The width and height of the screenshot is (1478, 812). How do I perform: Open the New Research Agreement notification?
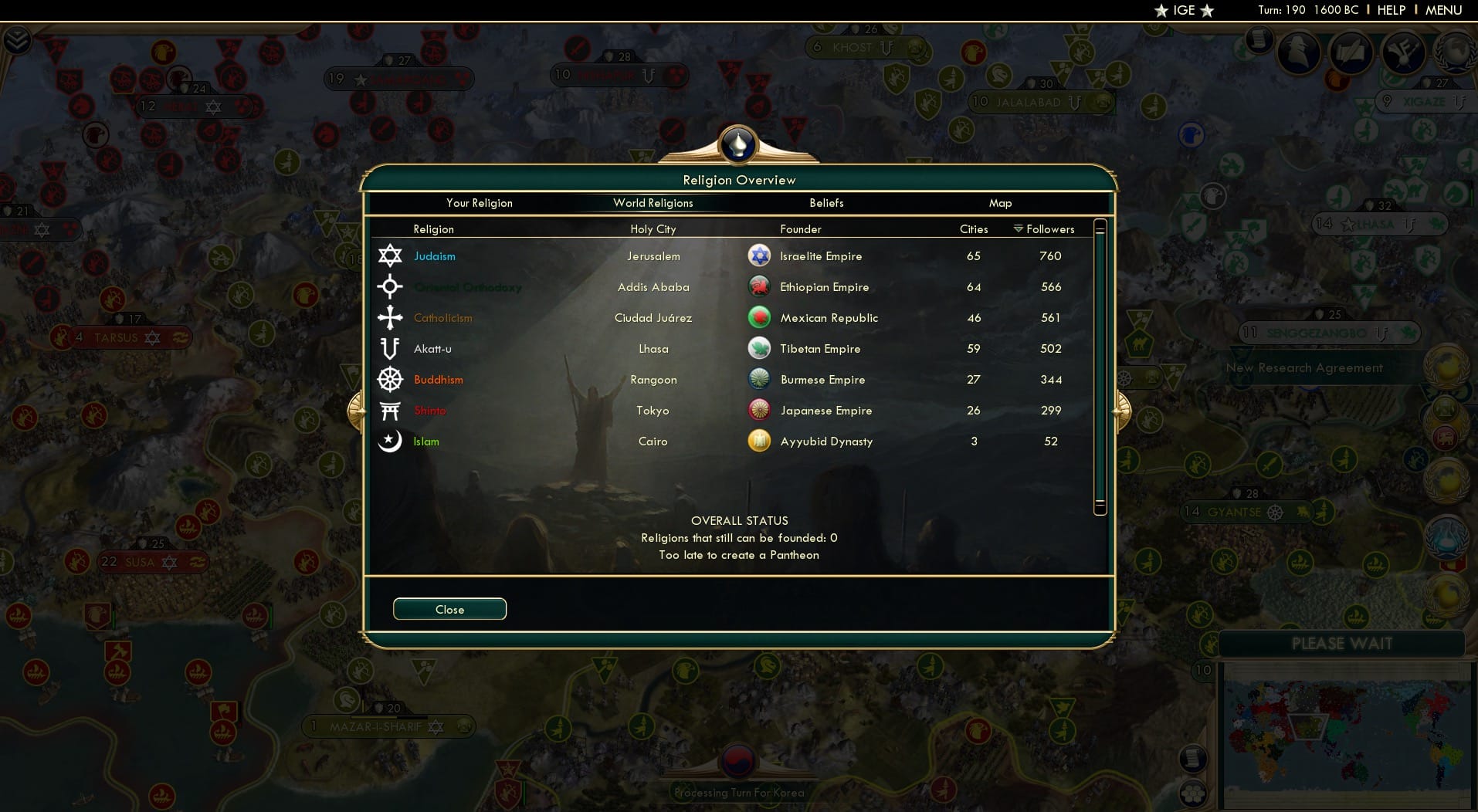click(x=1306, y=367)
